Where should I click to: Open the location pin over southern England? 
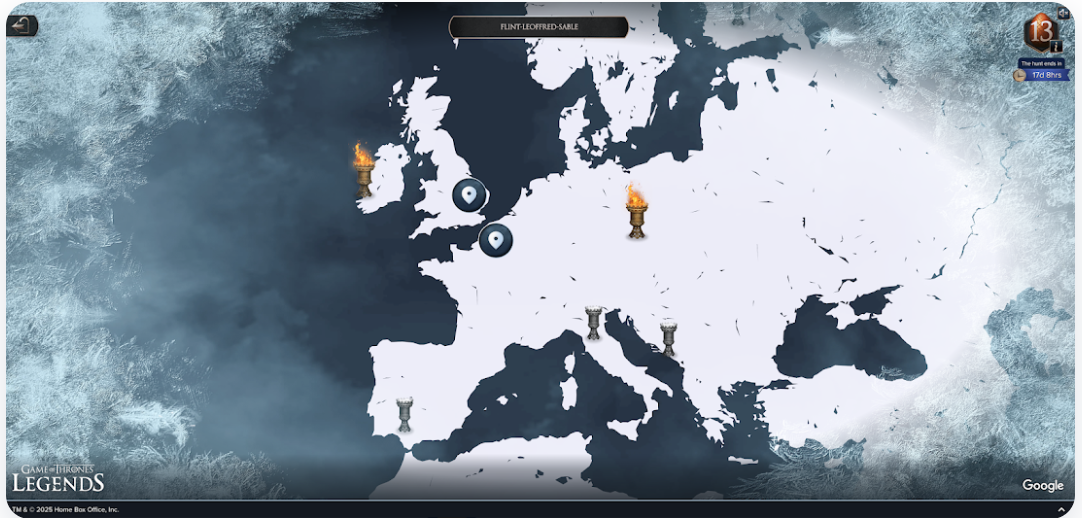coord(469,194)
